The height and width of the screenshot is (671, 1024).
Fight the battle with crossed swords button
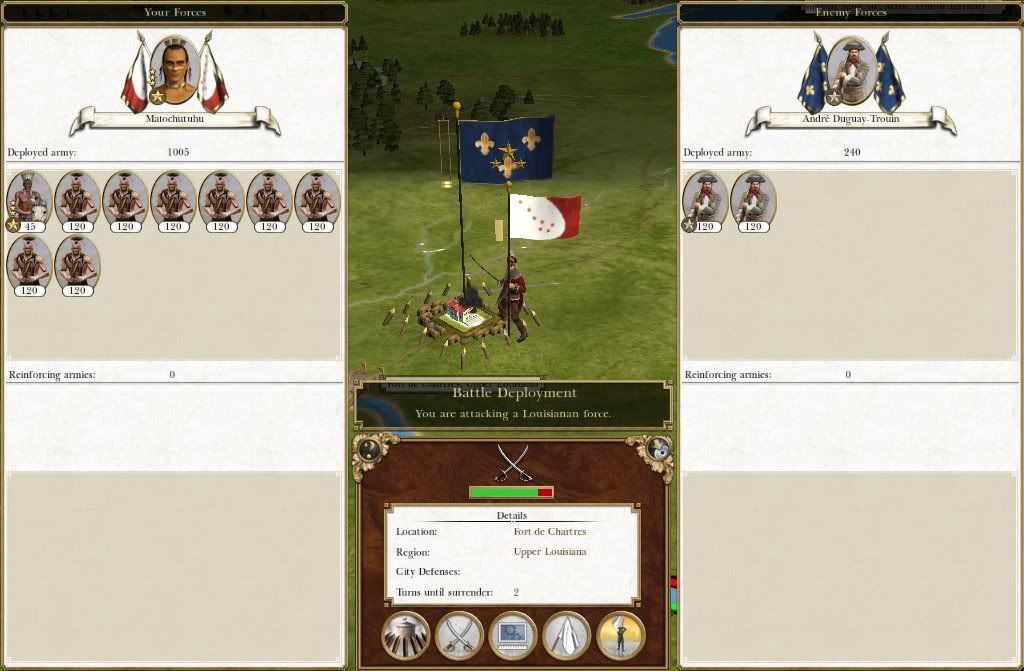459,635
